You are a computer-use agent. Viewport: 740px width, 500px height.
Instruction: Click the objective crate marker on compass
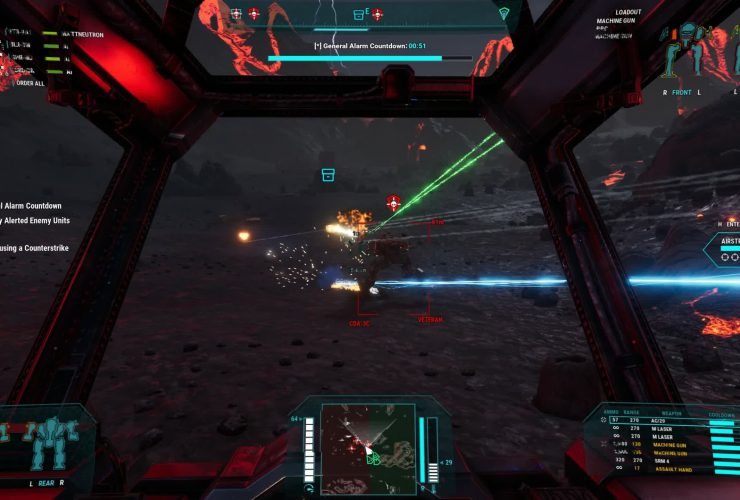(358, 14)
